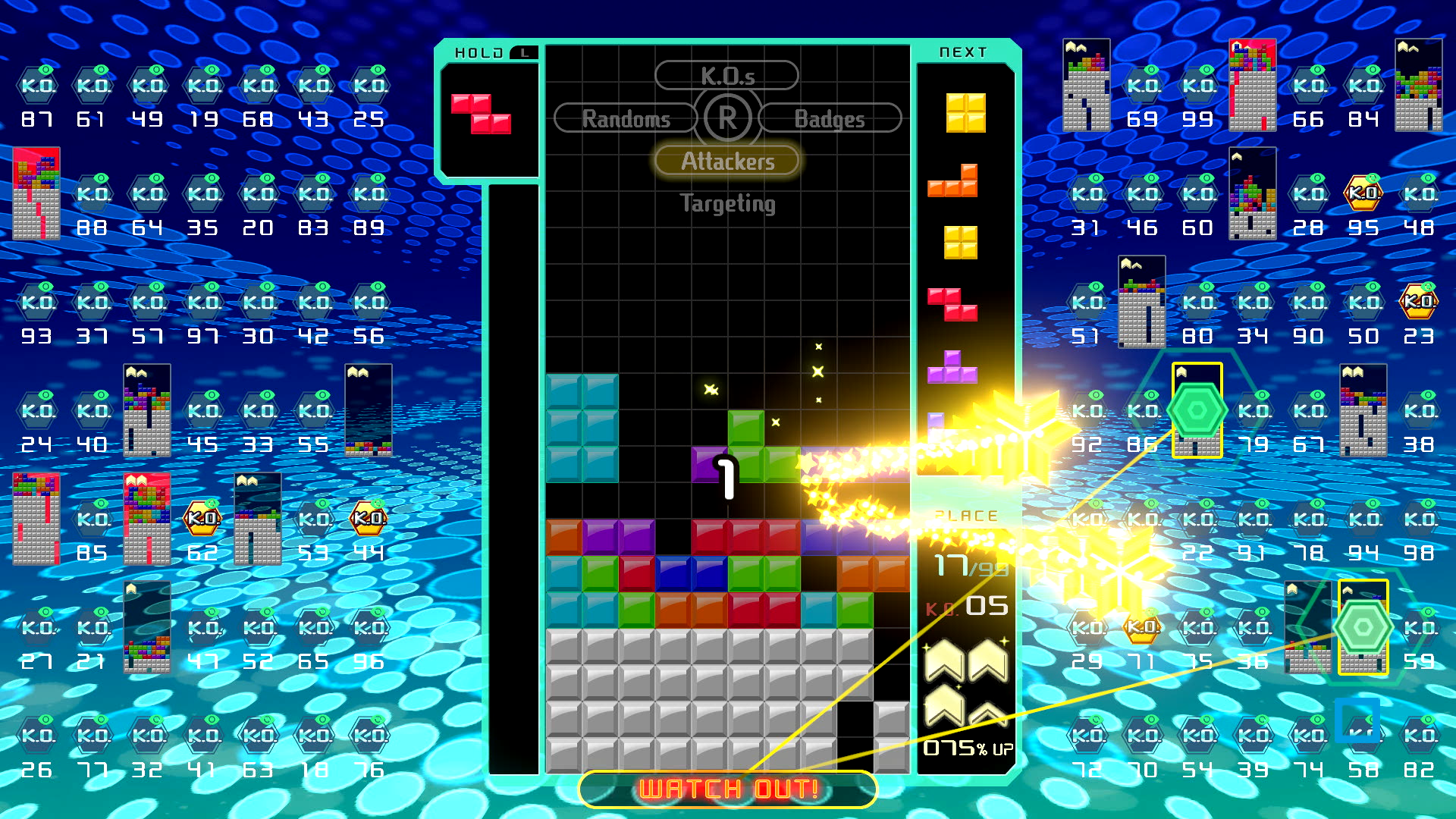
Task: Click the K.O. hexagon above player 87
Action: tap(36, 86)
